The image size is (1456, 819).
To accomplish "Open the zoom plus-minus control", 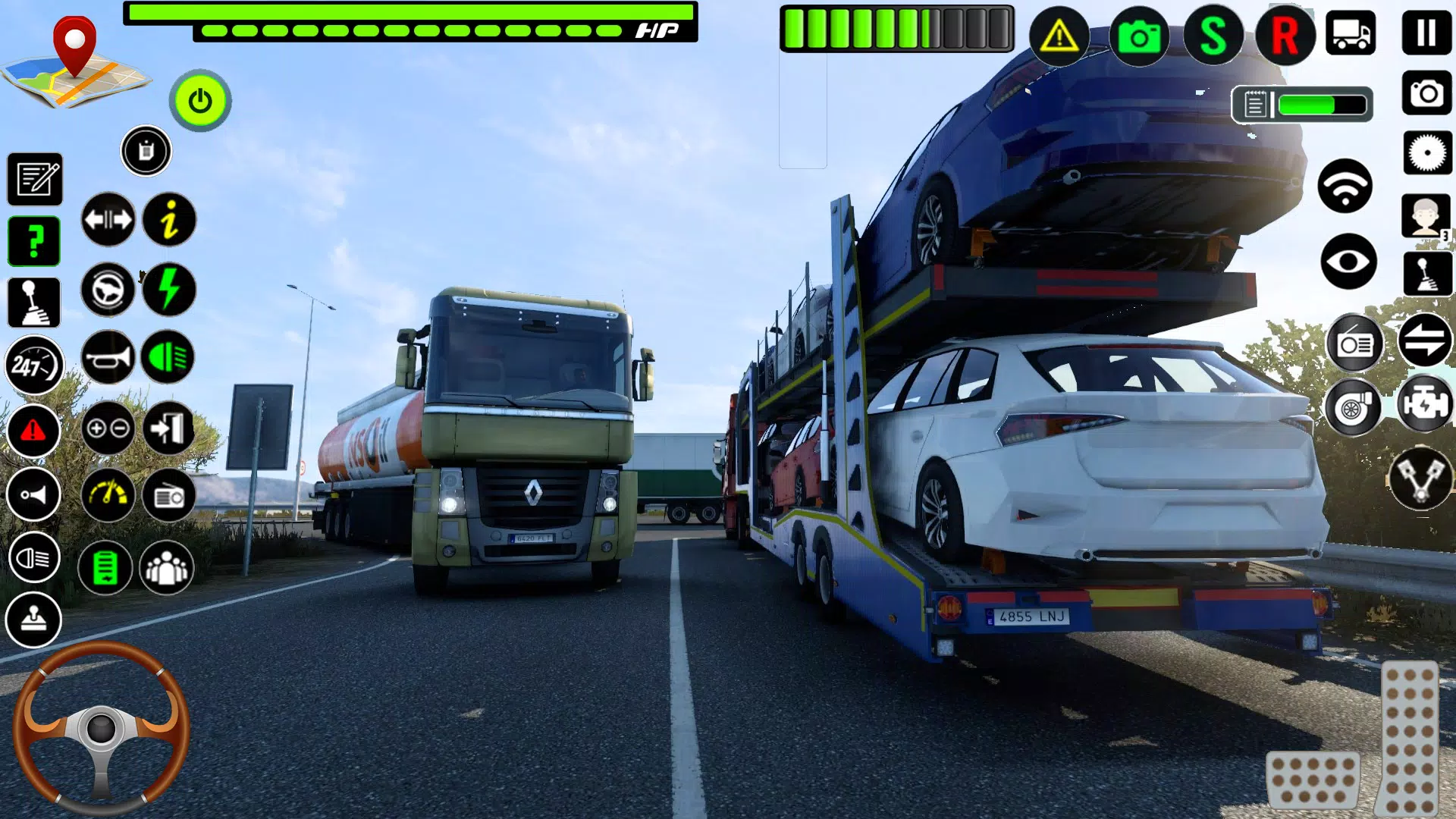I will coord(108,428).
